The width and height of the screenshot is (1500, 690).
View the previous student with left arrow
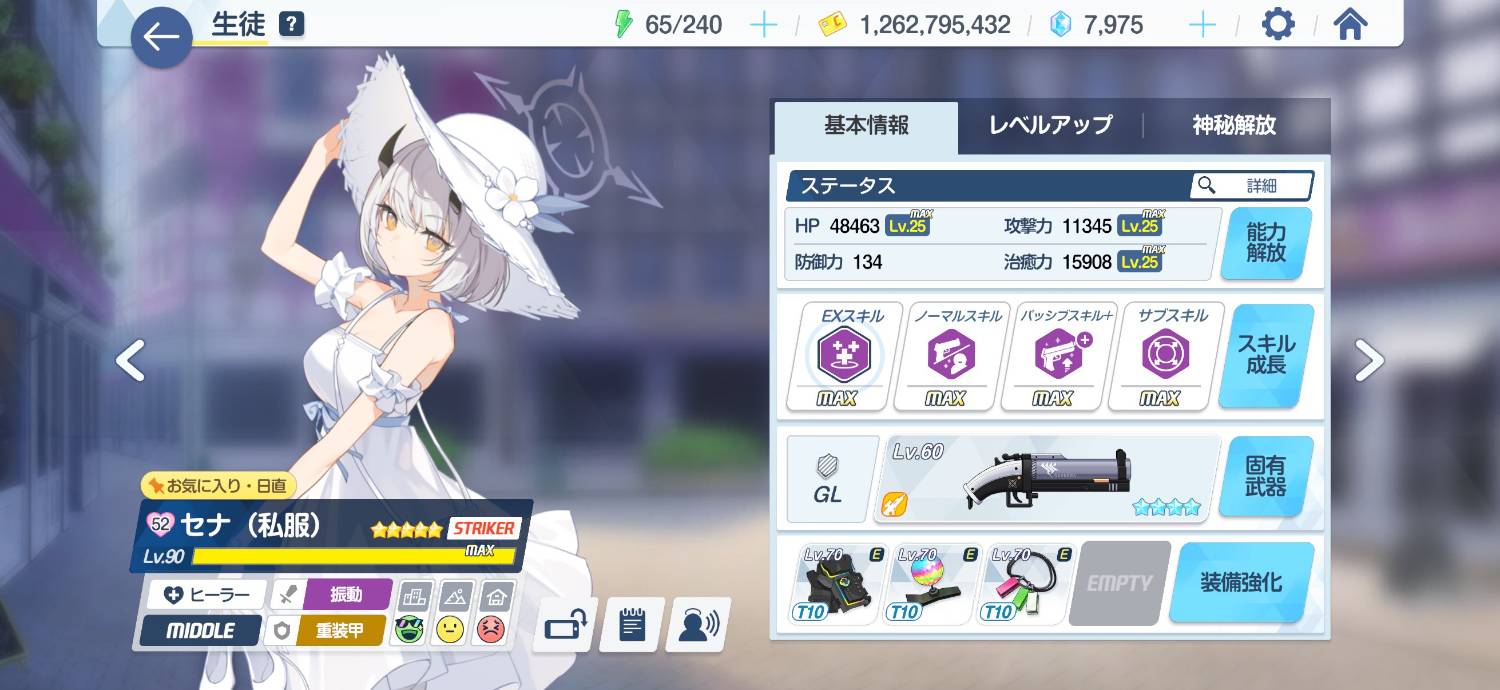coord(131,360)
